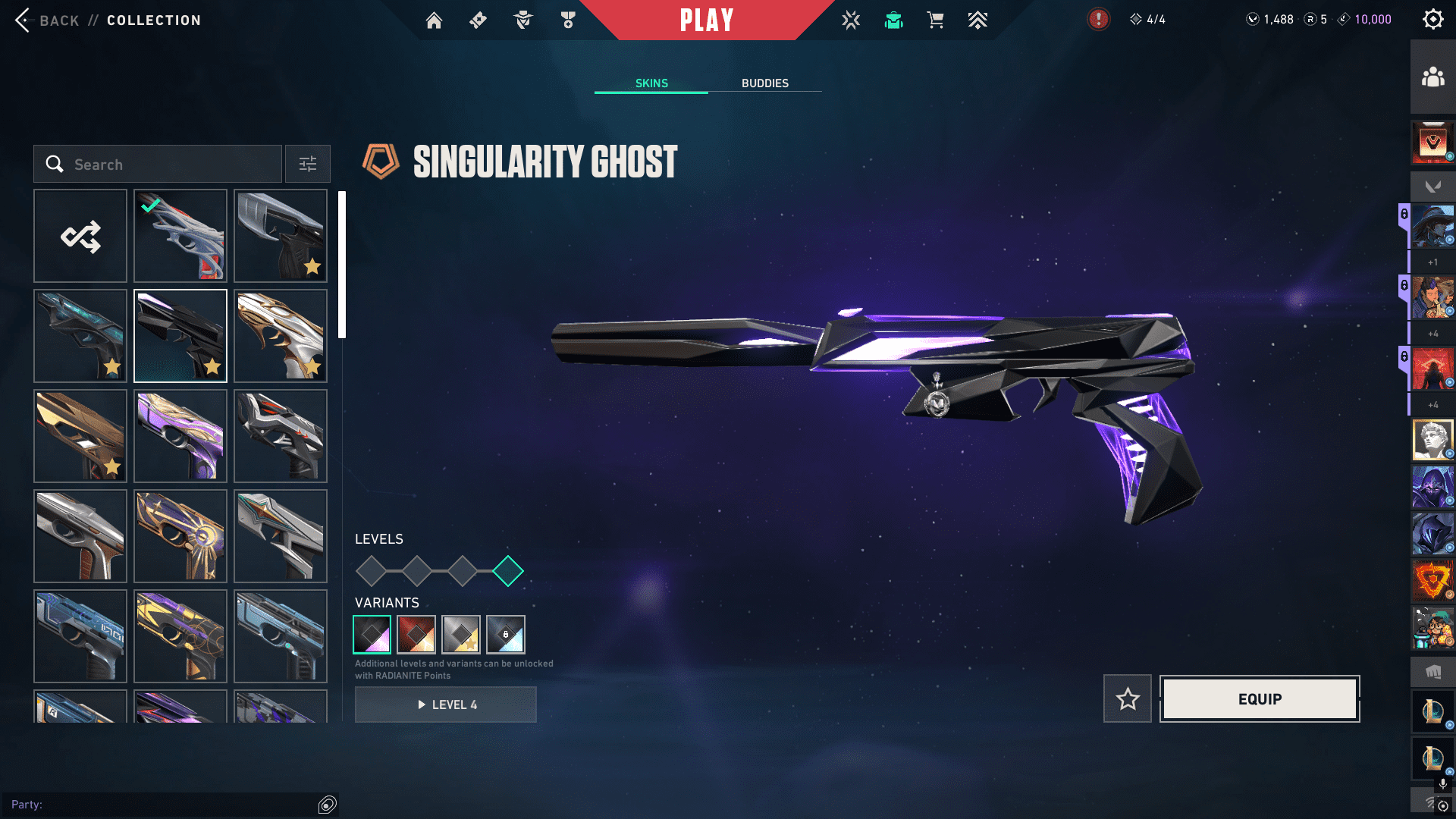Play the Level 4 preview video
The height and width of the screenshot is (819, 1456).
tap(446, 705)
